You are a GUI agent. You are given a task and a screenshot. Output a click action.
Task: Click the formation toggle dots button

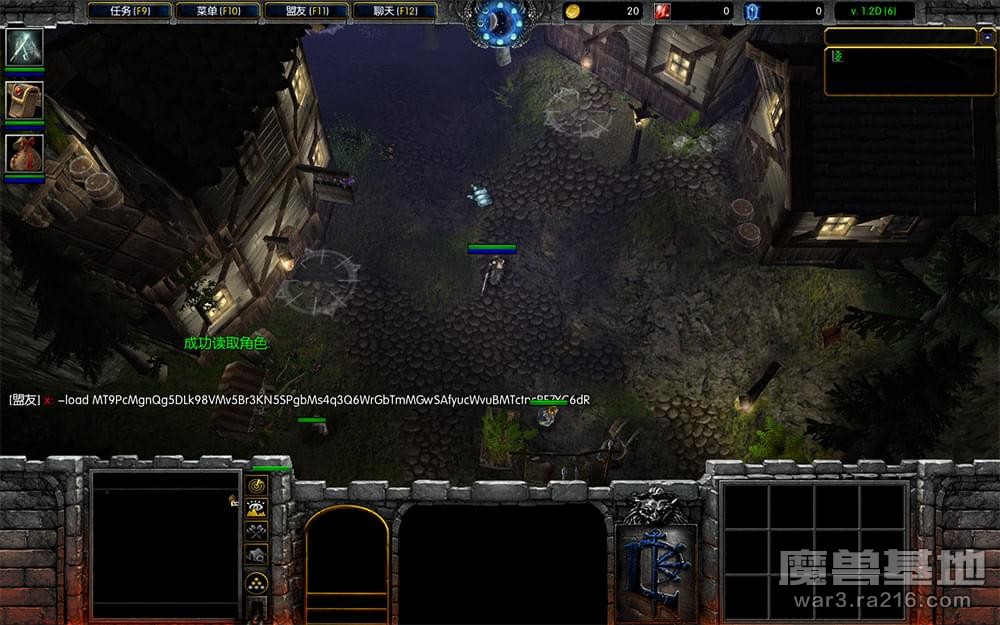(x=257, y=584)
